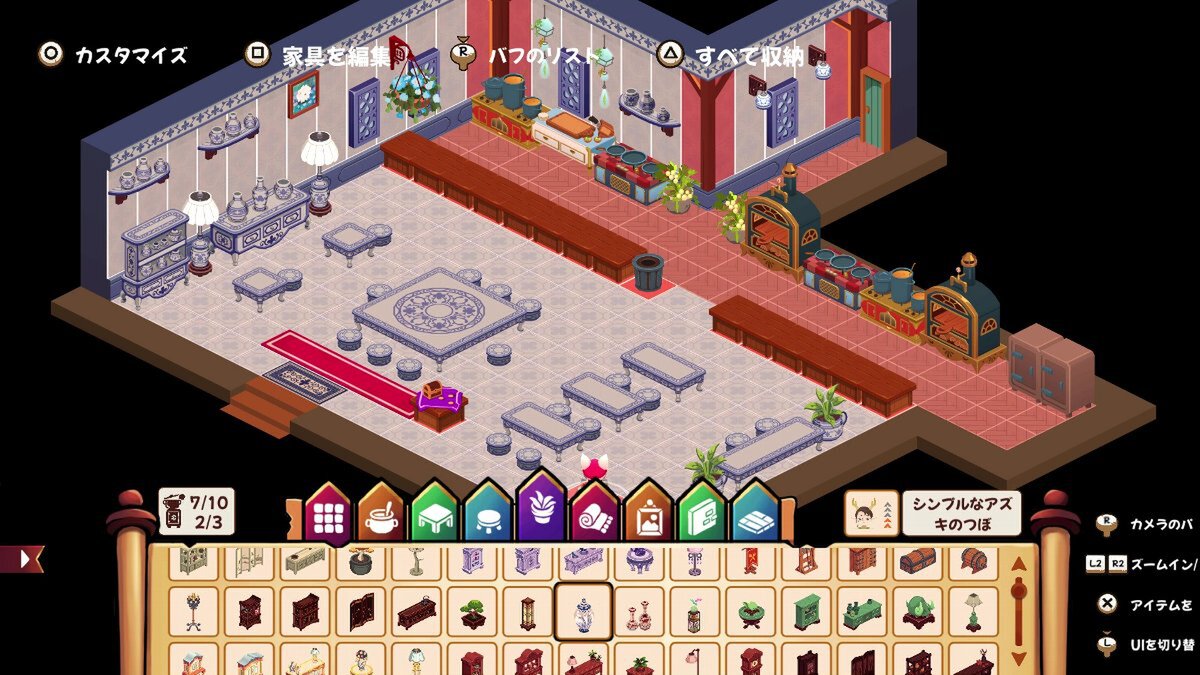Open the green door and wall tab
Viewport: 1200px width, 675px height.
coord(702,517)
